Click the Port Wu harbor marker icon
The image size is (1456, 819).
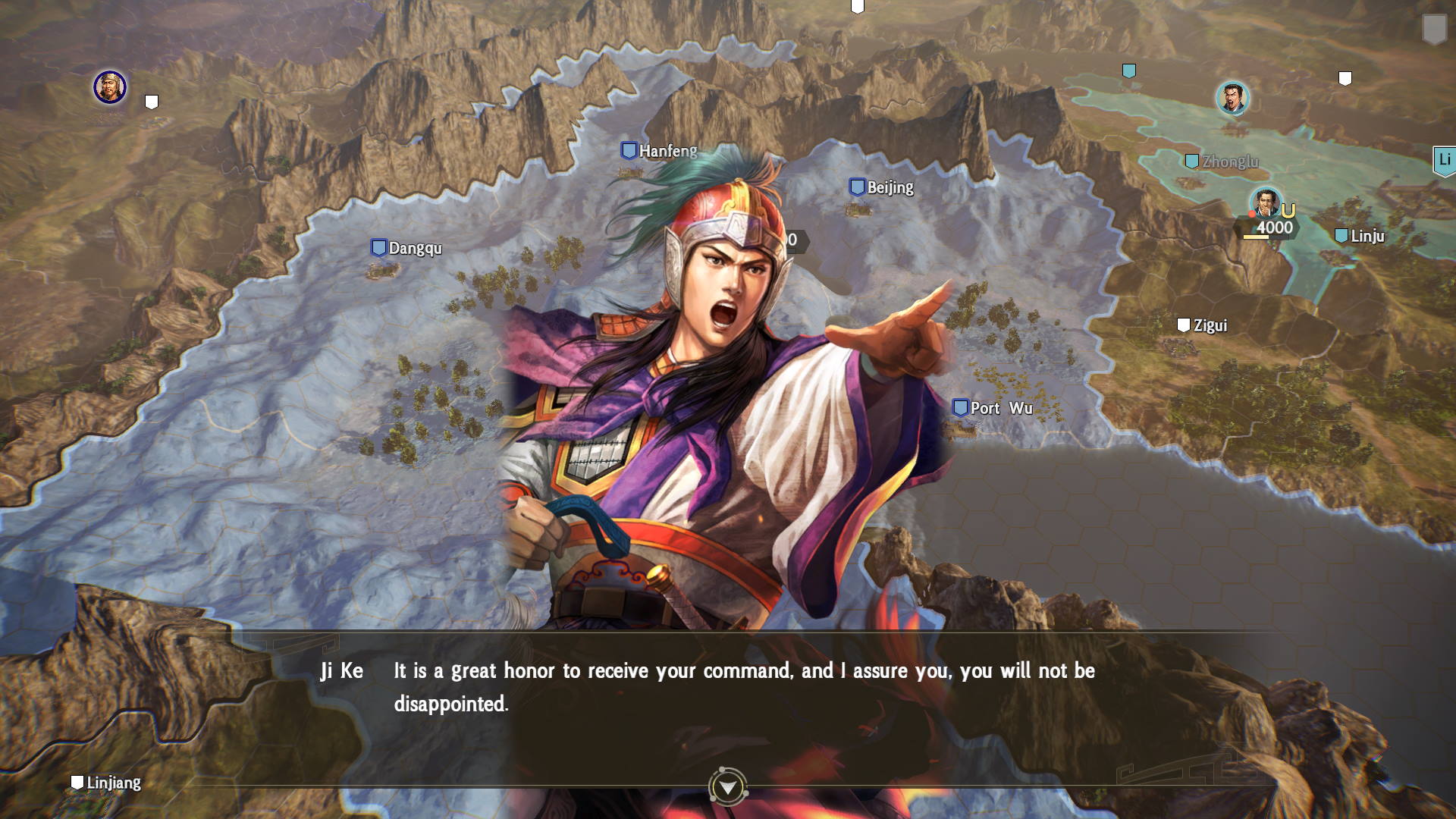(960, 406)
